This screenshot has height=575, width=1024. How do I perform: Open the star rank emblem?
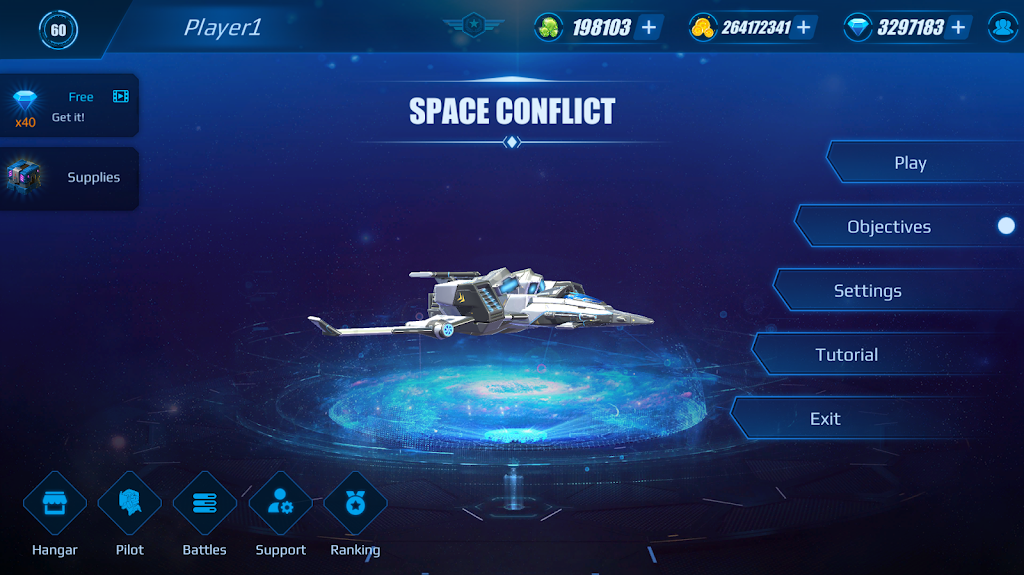(474, 25)
